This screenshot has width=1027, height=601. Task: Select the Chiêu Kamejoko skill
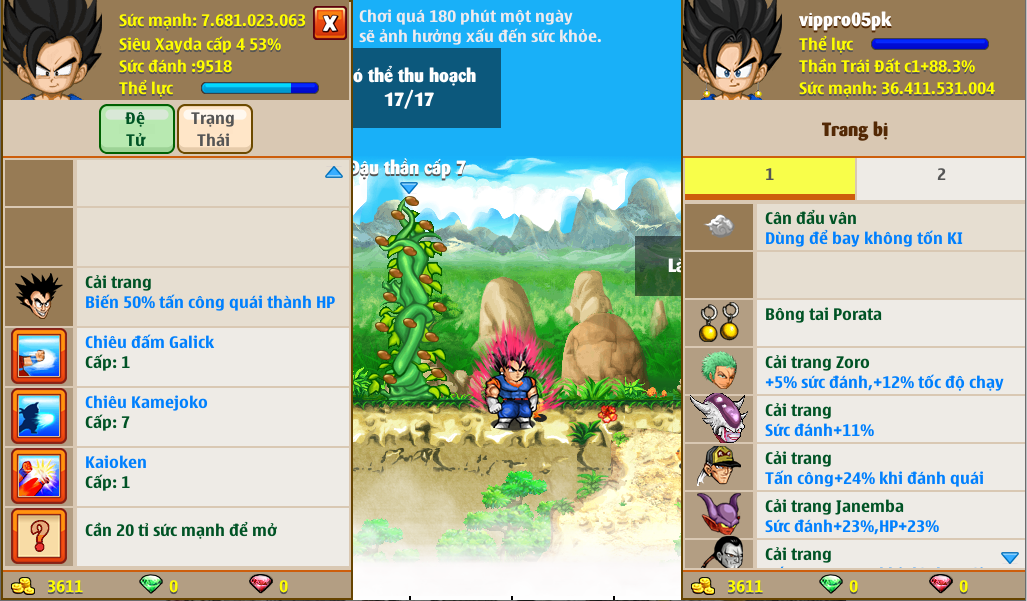(180, 412)
